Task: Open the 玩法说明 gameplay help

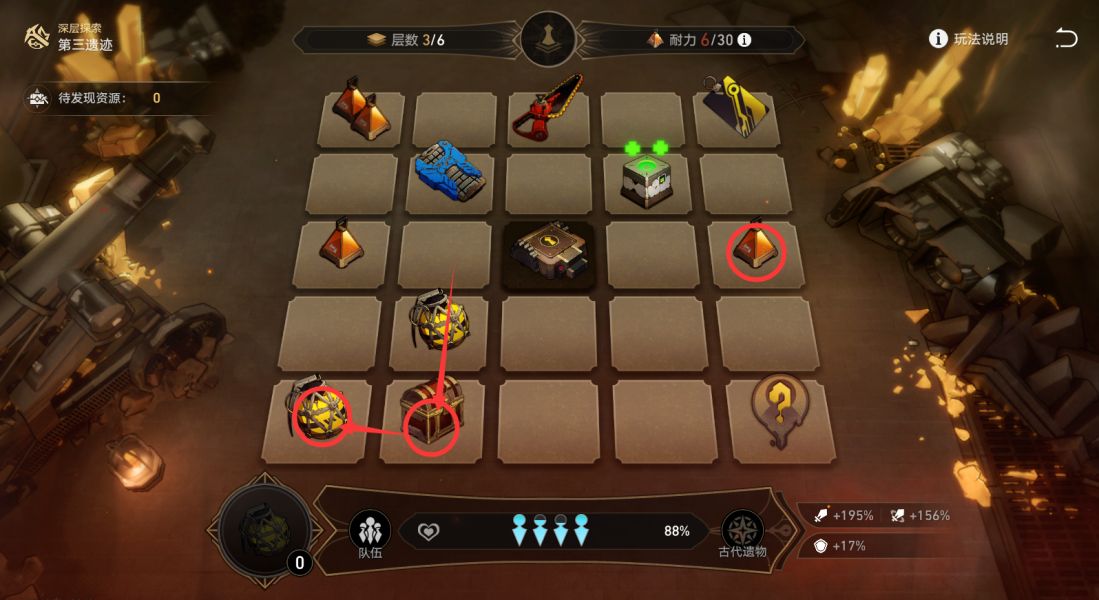Action: pyautogui.click(x=968, y=39)
